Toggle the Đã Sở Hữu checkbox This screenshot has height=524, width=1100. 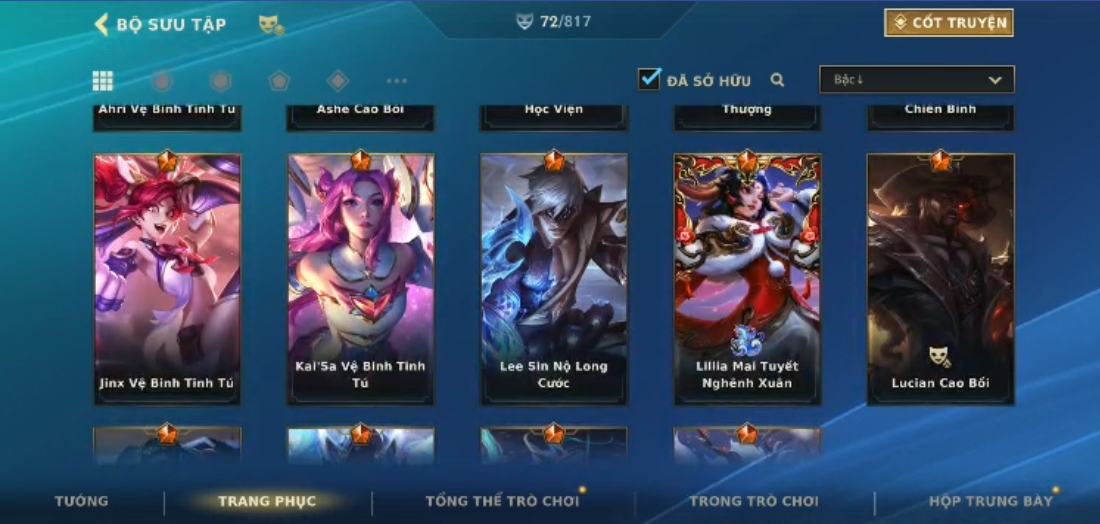650,79
